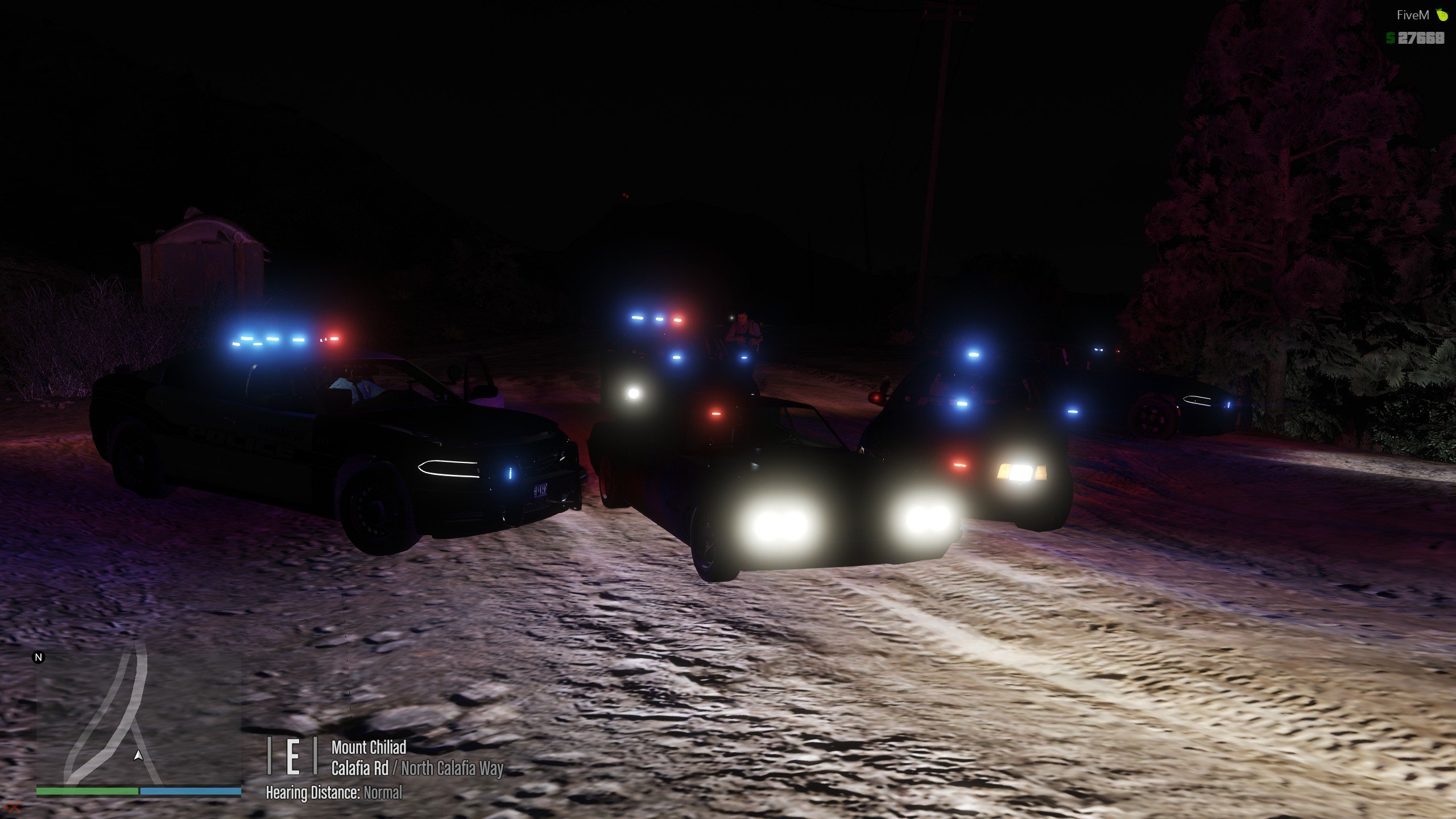1456x819 pixels.
Task: Click the FiveM lime logo icon
Action: pyautogui.click(x=1442, y=15)
